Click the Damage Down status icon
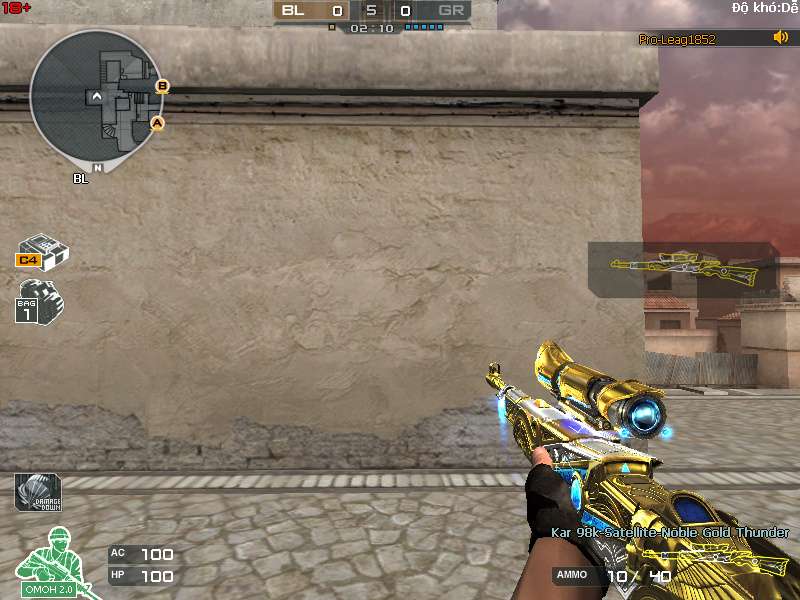800x600 pixels. tap(37, 492)
